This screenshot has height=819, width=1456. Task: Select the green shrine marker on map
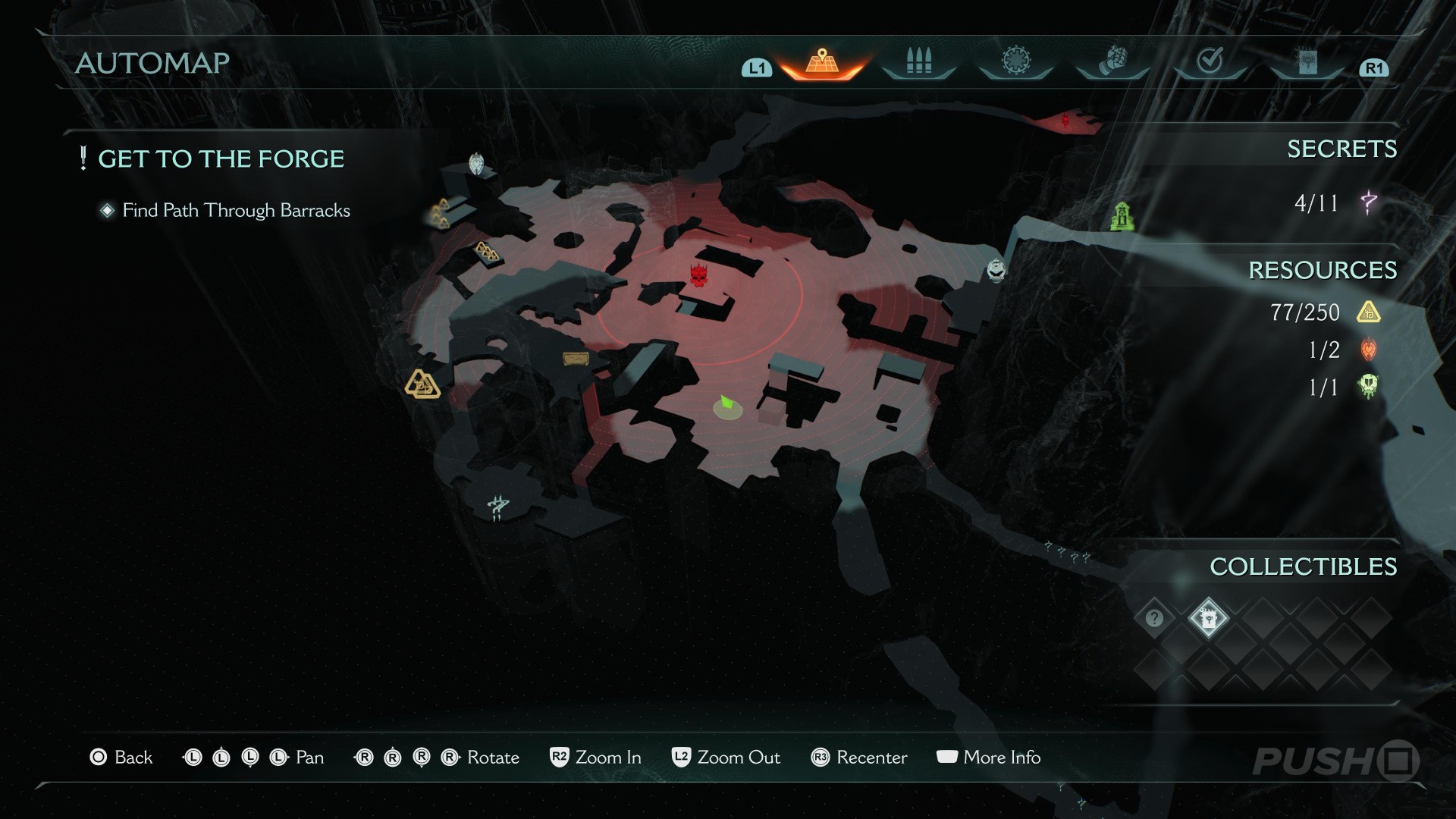pos(1122,216)
